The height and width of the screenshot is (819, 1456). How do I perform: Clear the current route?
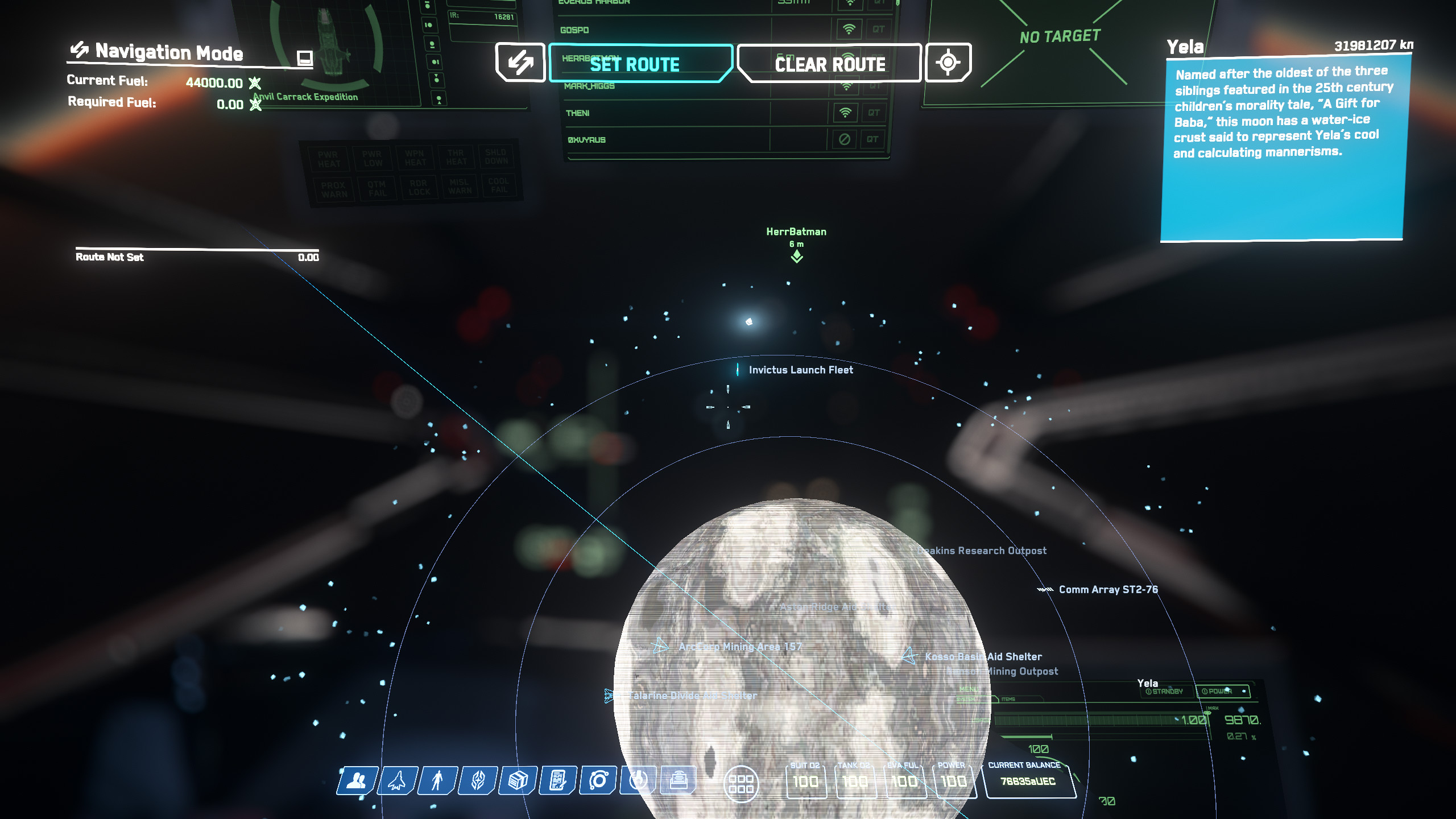[x=829, y=64]
